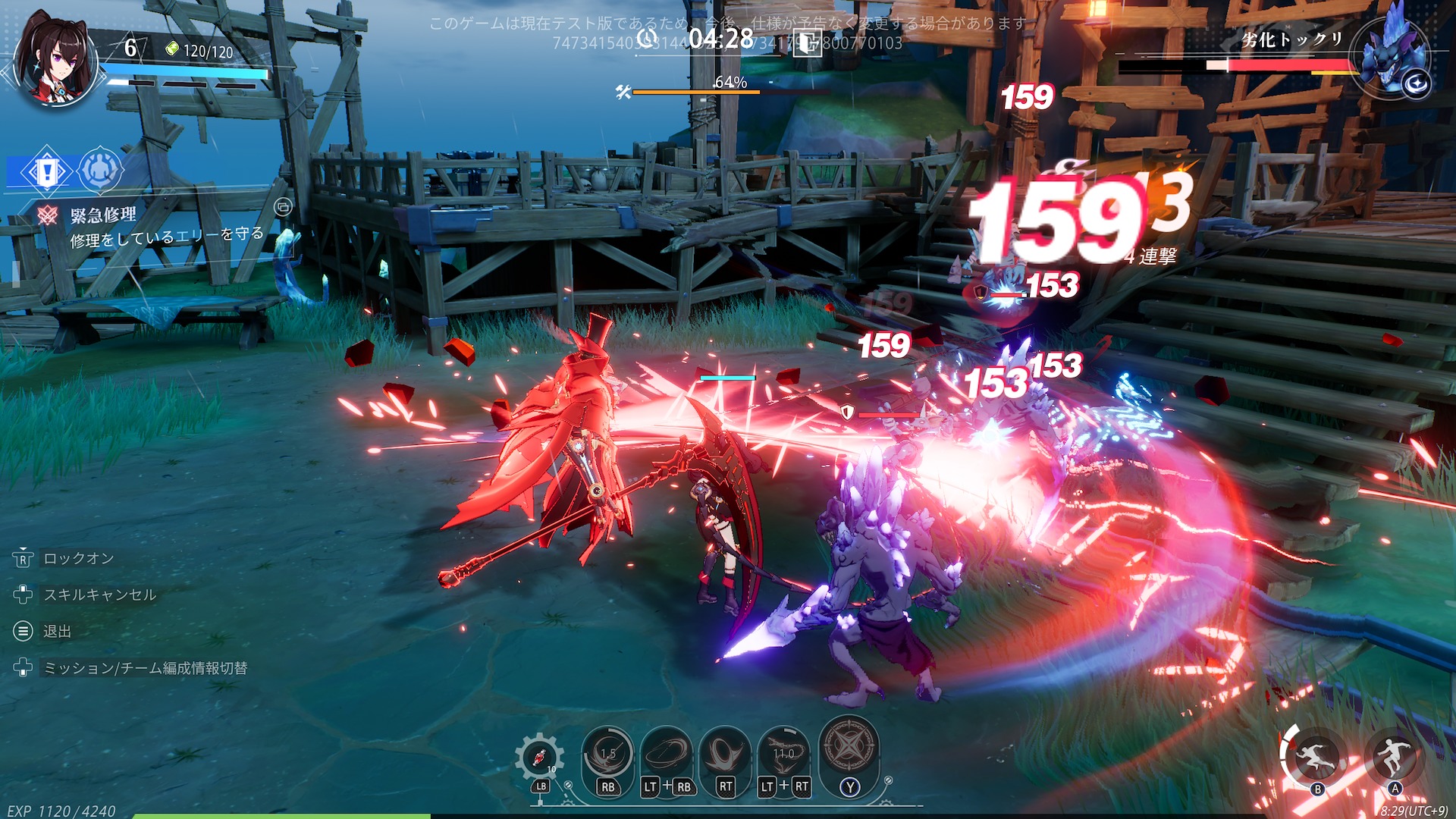Select スキルキャンセル skill cancel option
Image resolution: width=1456 pixels, height=819 pixels.
(x=99, y=595)
